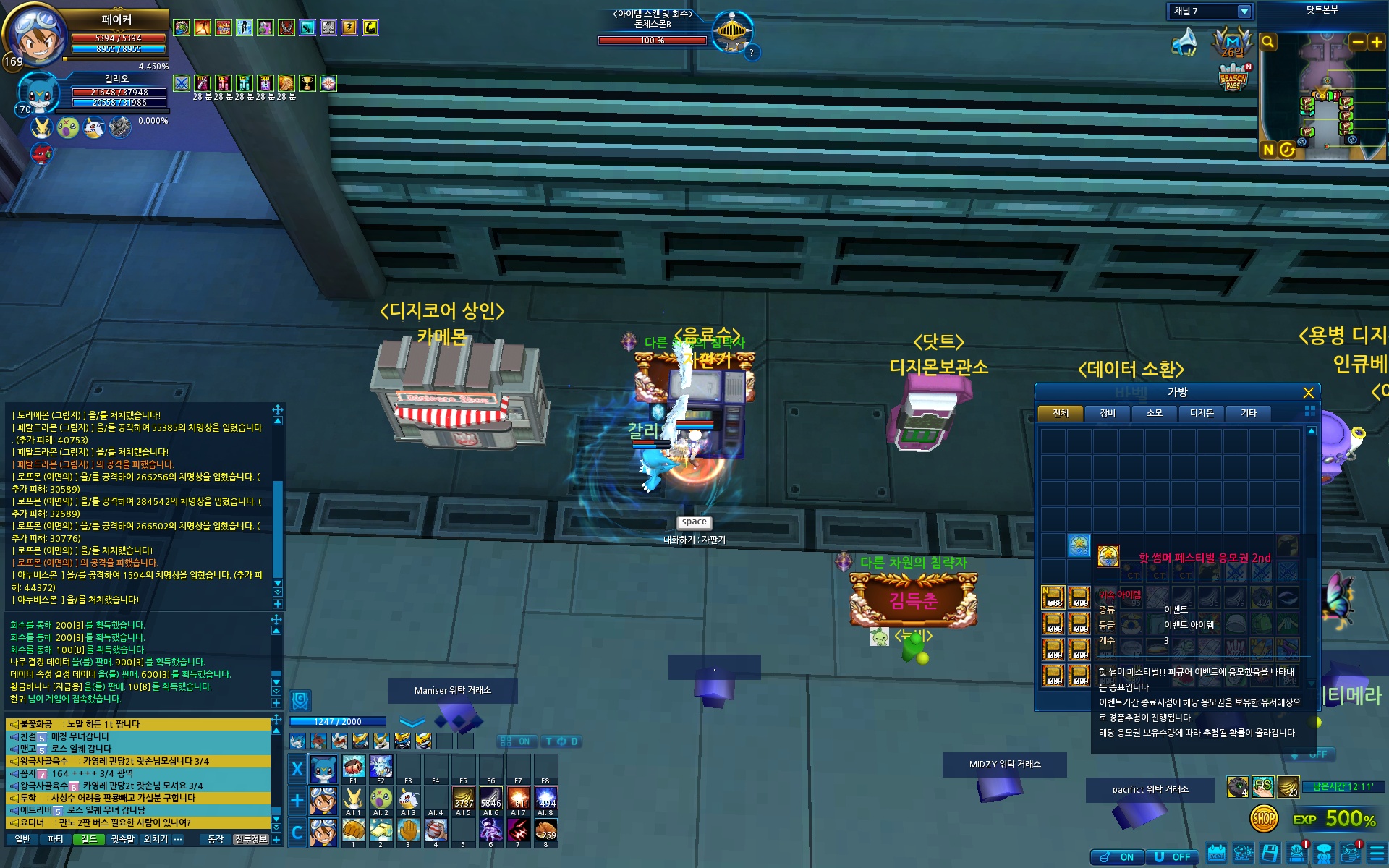The height and width of the screenshot is (868, 1389).
Task: Open the Season Pass icon
Action: point(1233,78)
